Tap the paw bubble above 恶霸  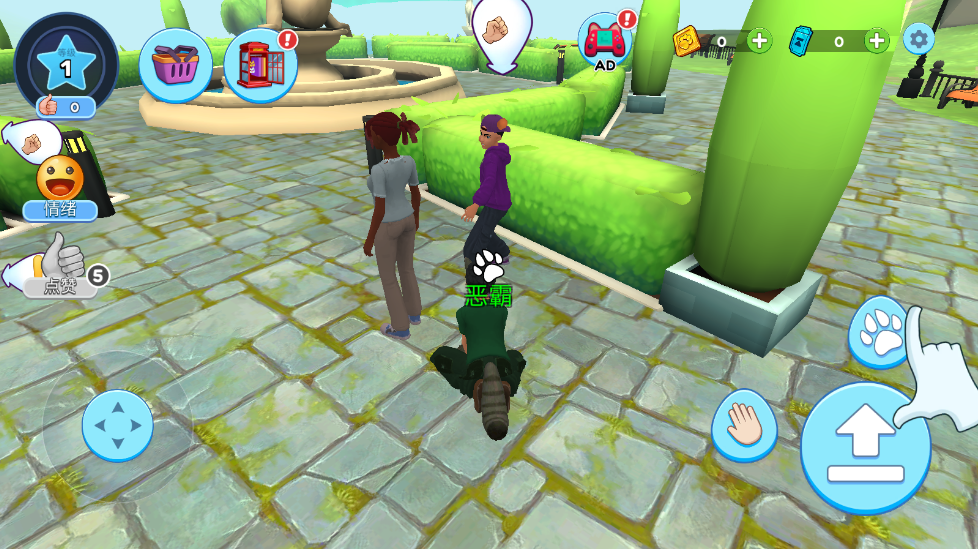point(489,266)
